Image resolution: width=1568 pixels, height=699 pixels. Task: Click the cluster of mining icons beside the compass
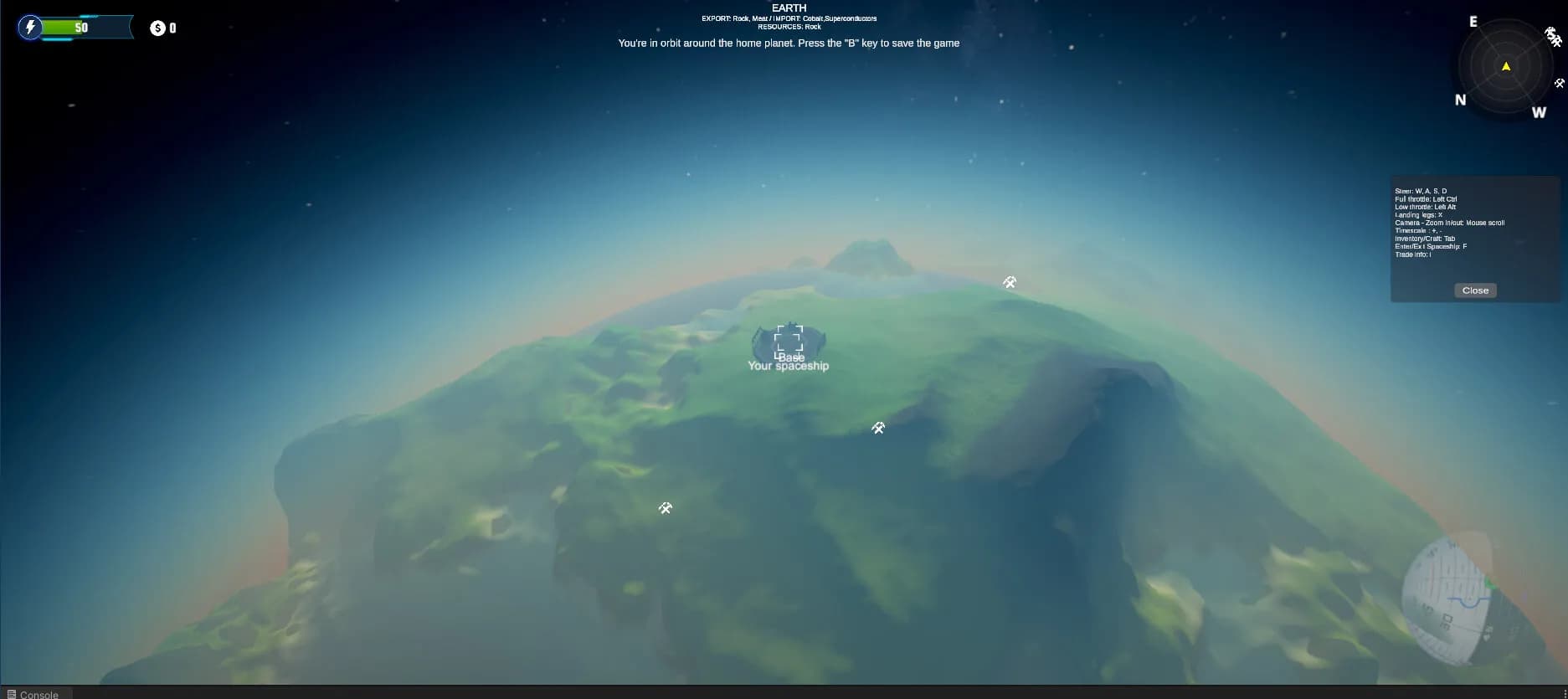click(1554, 38)
